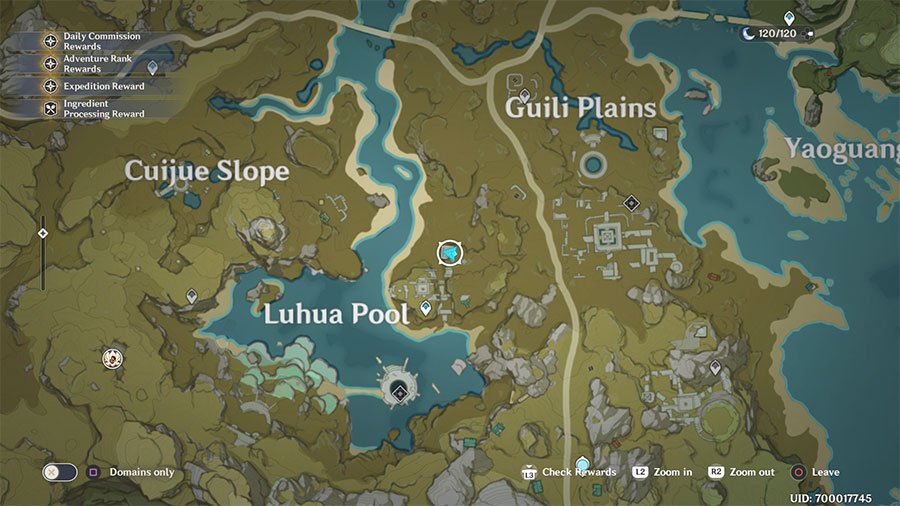This screenshot has width=900, height=506.
Task: Add resin using the plus button
Action: [810, 33]
